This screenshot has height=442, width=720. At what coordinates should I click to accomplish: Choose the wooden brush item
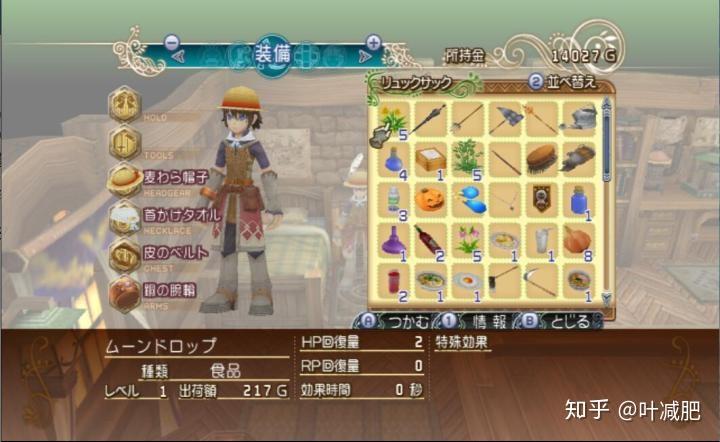coord(541,159)
